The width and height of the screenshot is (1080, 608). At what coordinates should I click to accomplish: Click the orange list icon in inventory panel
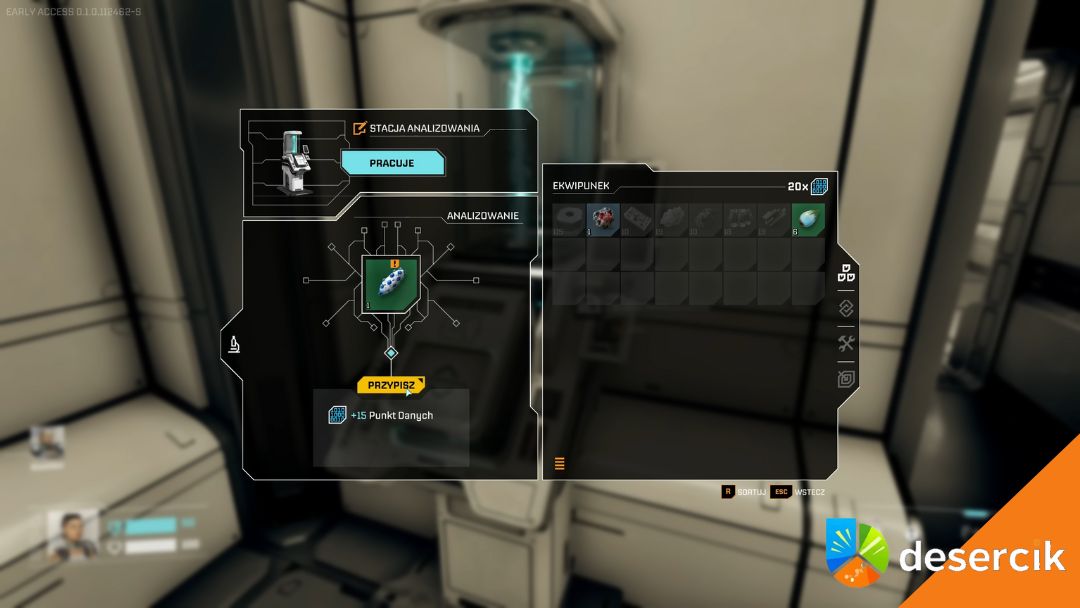[x=559, y=463]
